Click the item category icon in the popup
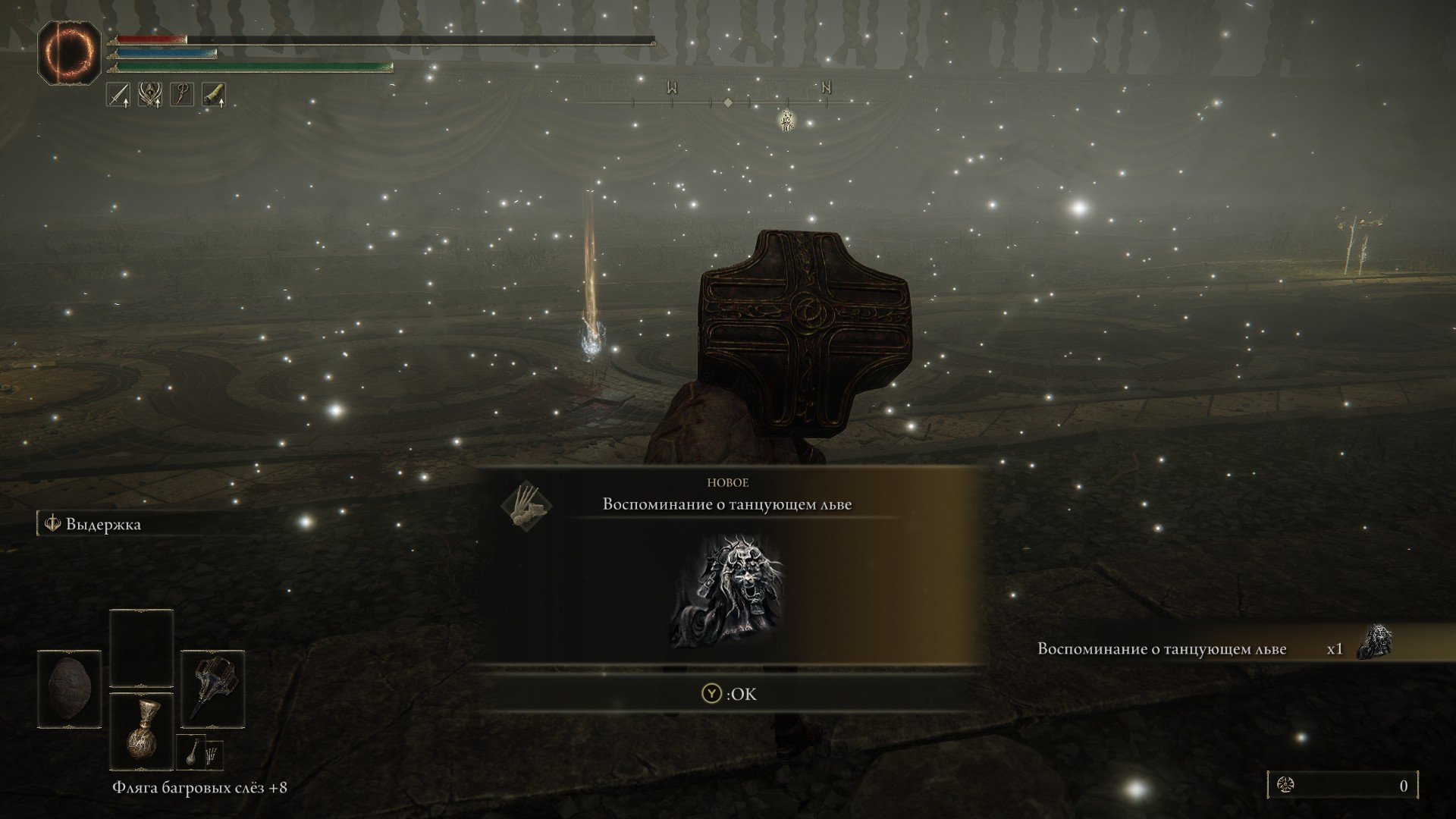 527,506
